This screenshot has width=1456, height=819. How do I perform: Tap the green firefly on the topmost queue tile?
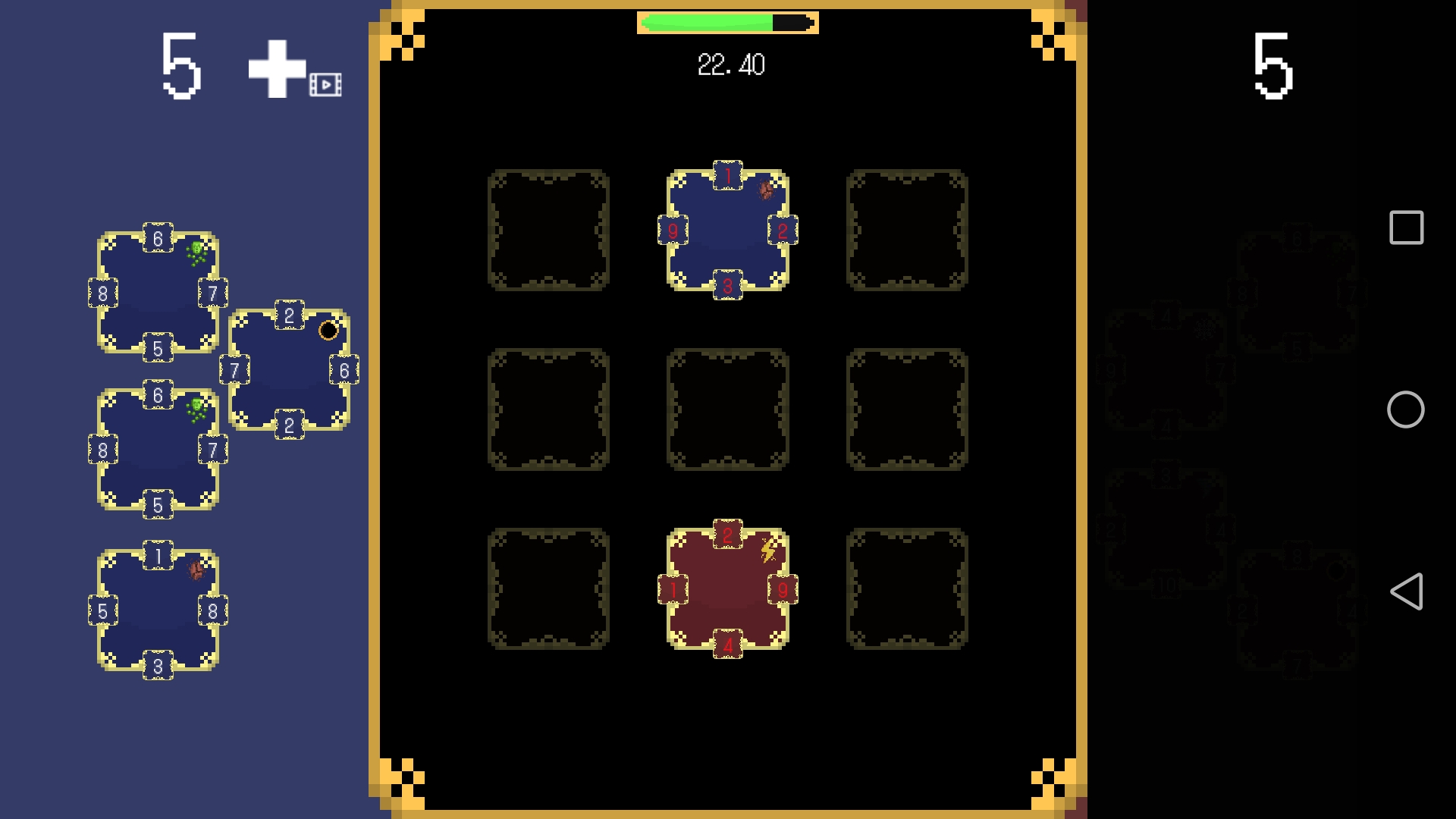(x=196, y=249)
